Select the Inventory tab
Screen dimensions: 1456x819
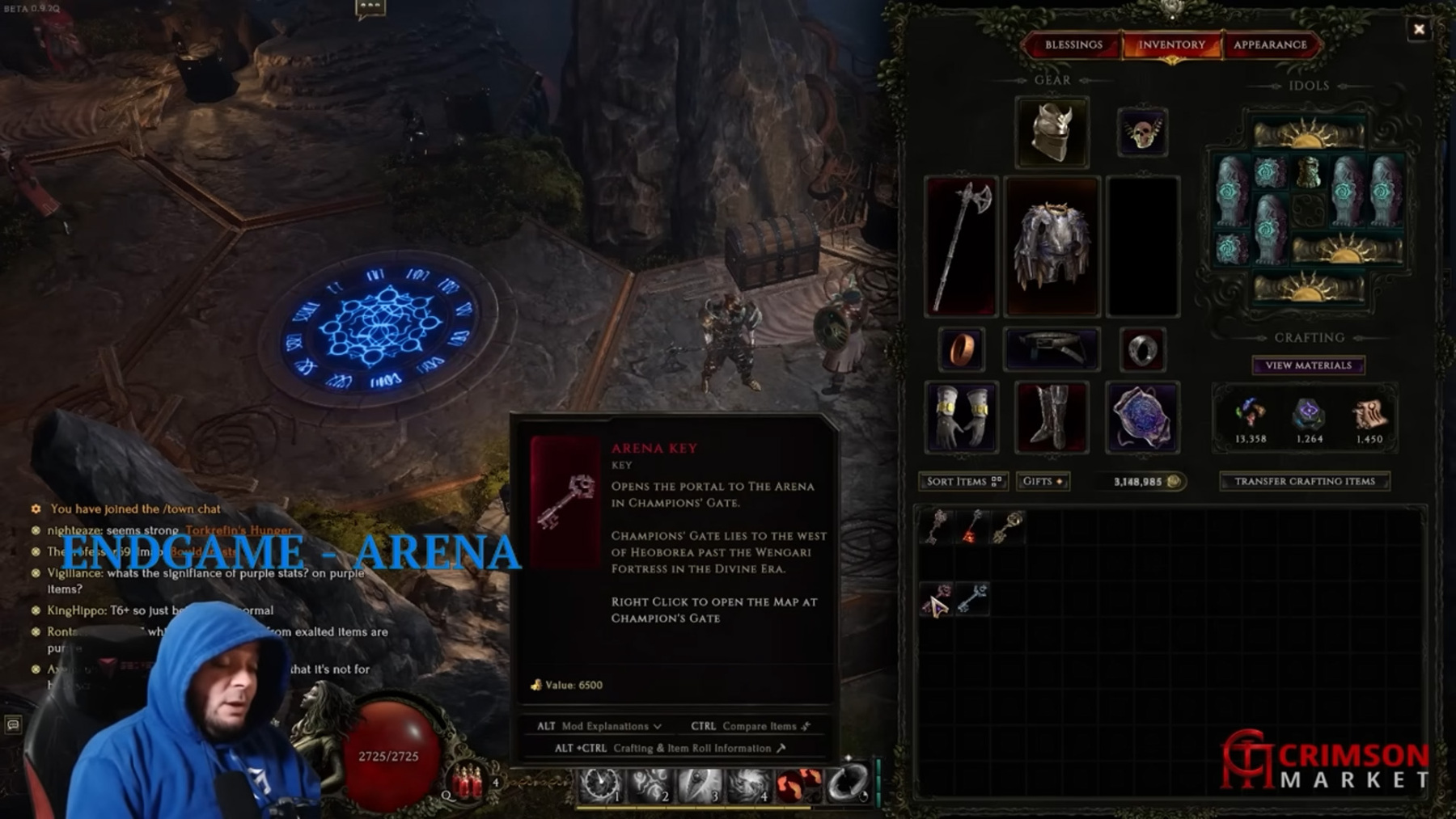[x=1170, y=45]
